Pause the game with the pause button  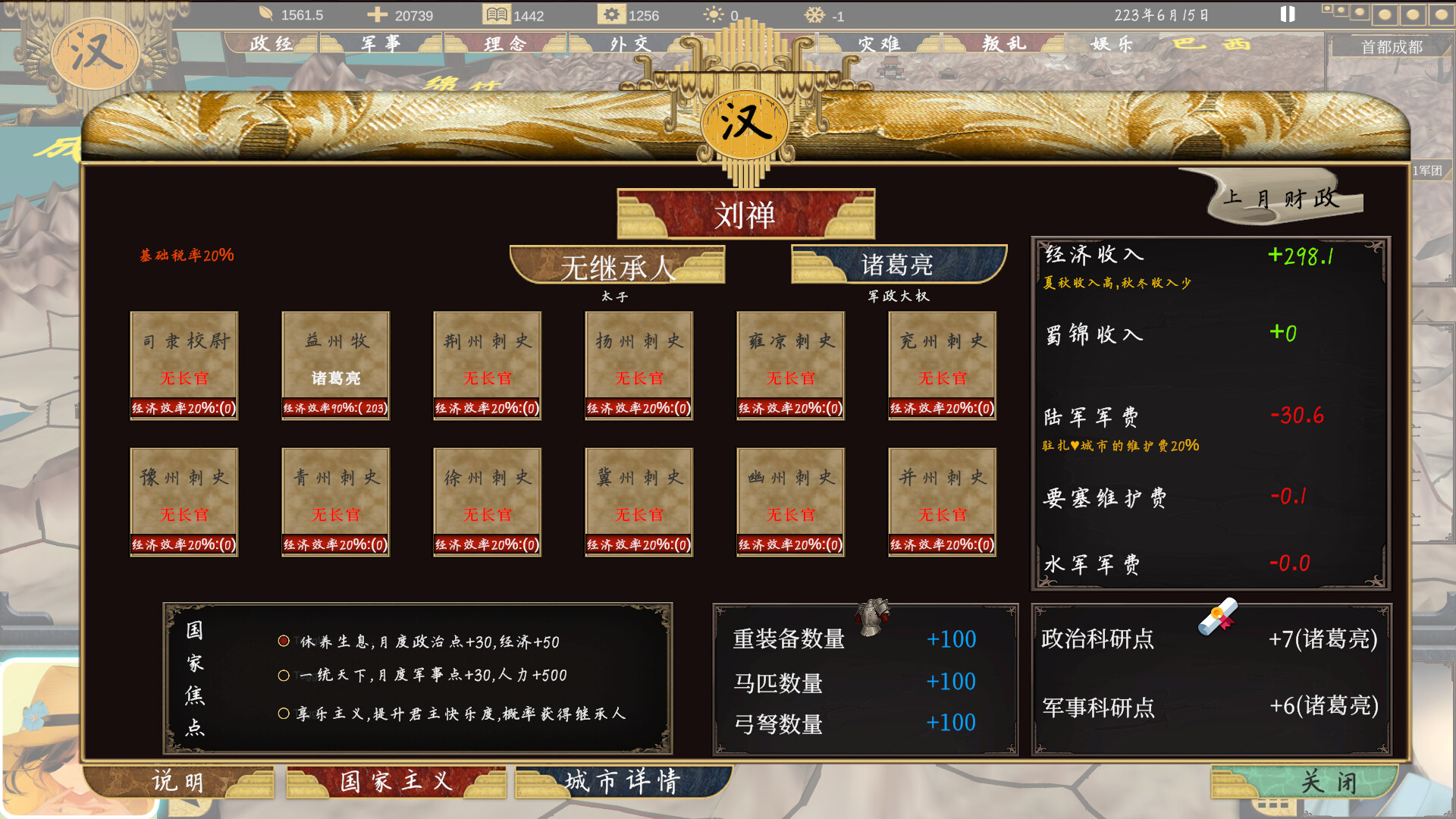[x=1287, y=14]
